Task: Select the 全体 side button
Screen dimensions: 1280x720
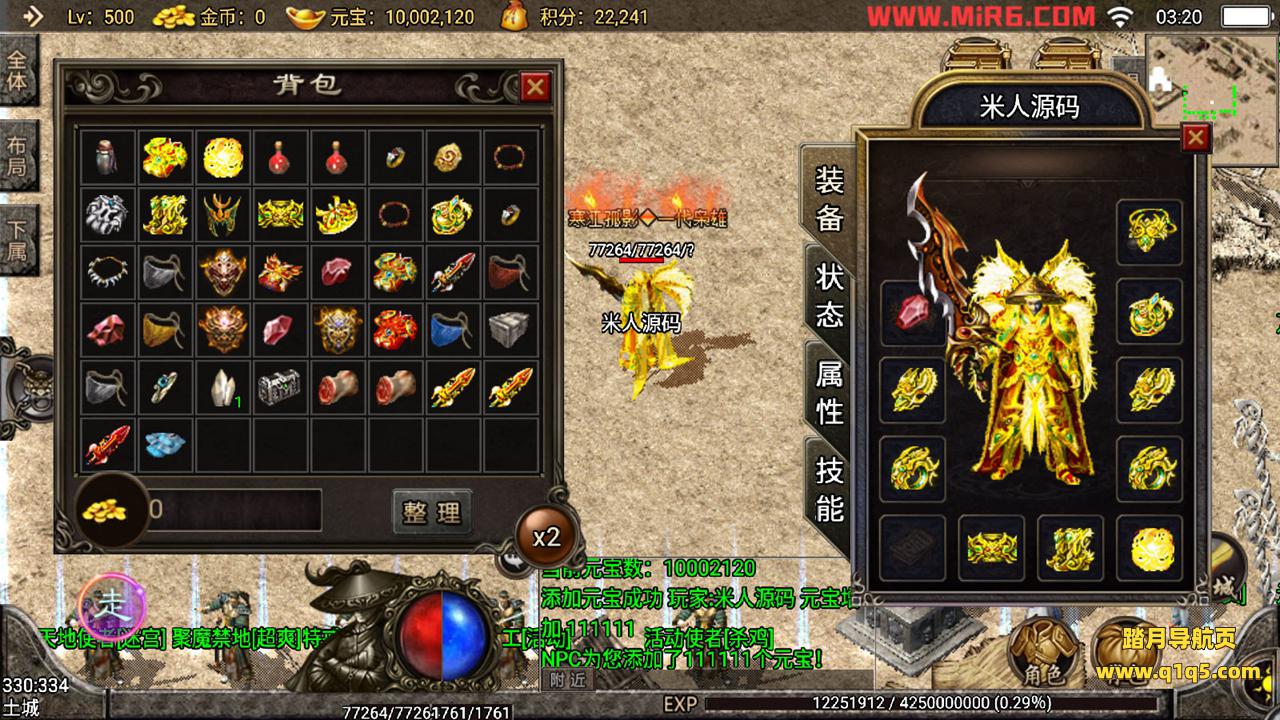Action: [18, 68]
